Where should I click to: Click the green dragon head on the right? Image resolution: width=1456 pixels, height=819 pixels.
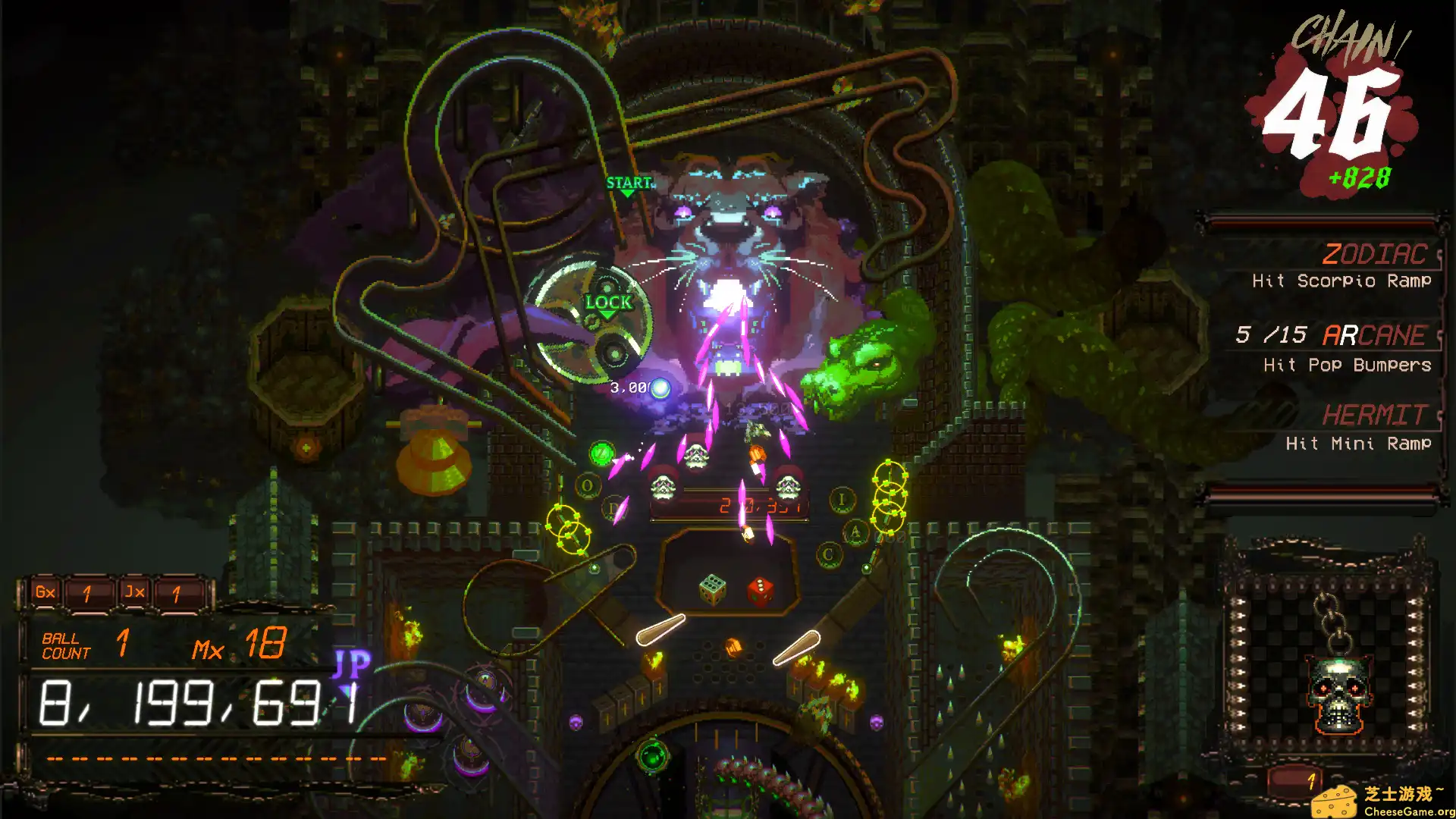(x=861, y=364)
